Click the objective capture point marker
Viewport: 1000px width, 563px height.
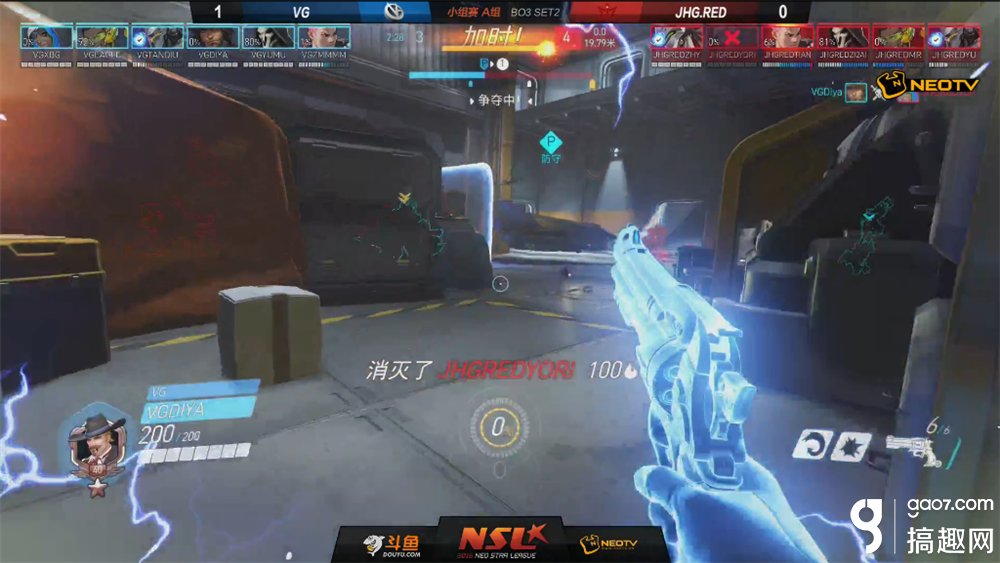click(551, 142)
